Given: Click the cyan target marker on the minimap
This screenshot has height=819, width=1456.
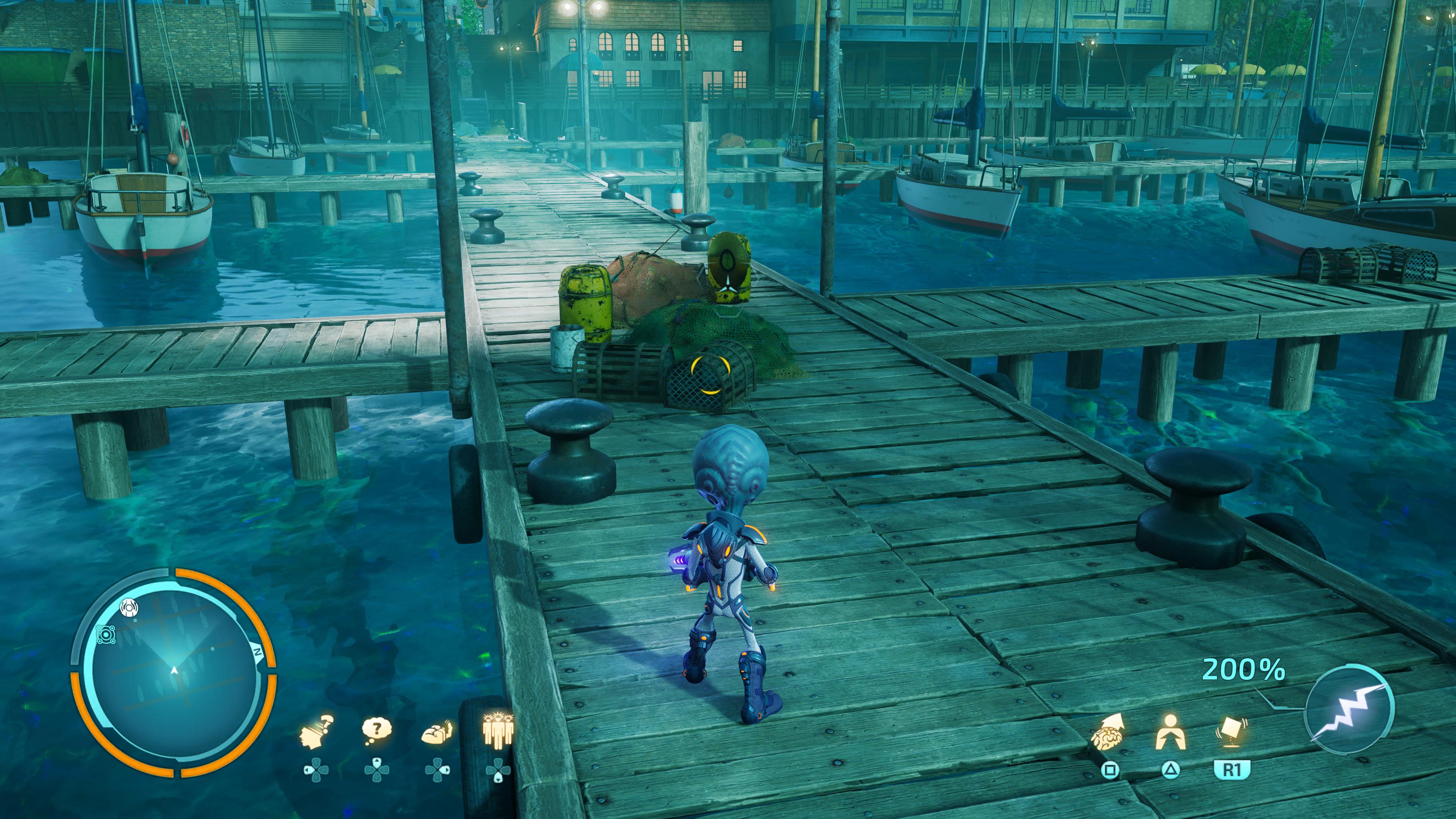Looking at the screenshot, I should [x=106, y=634].
